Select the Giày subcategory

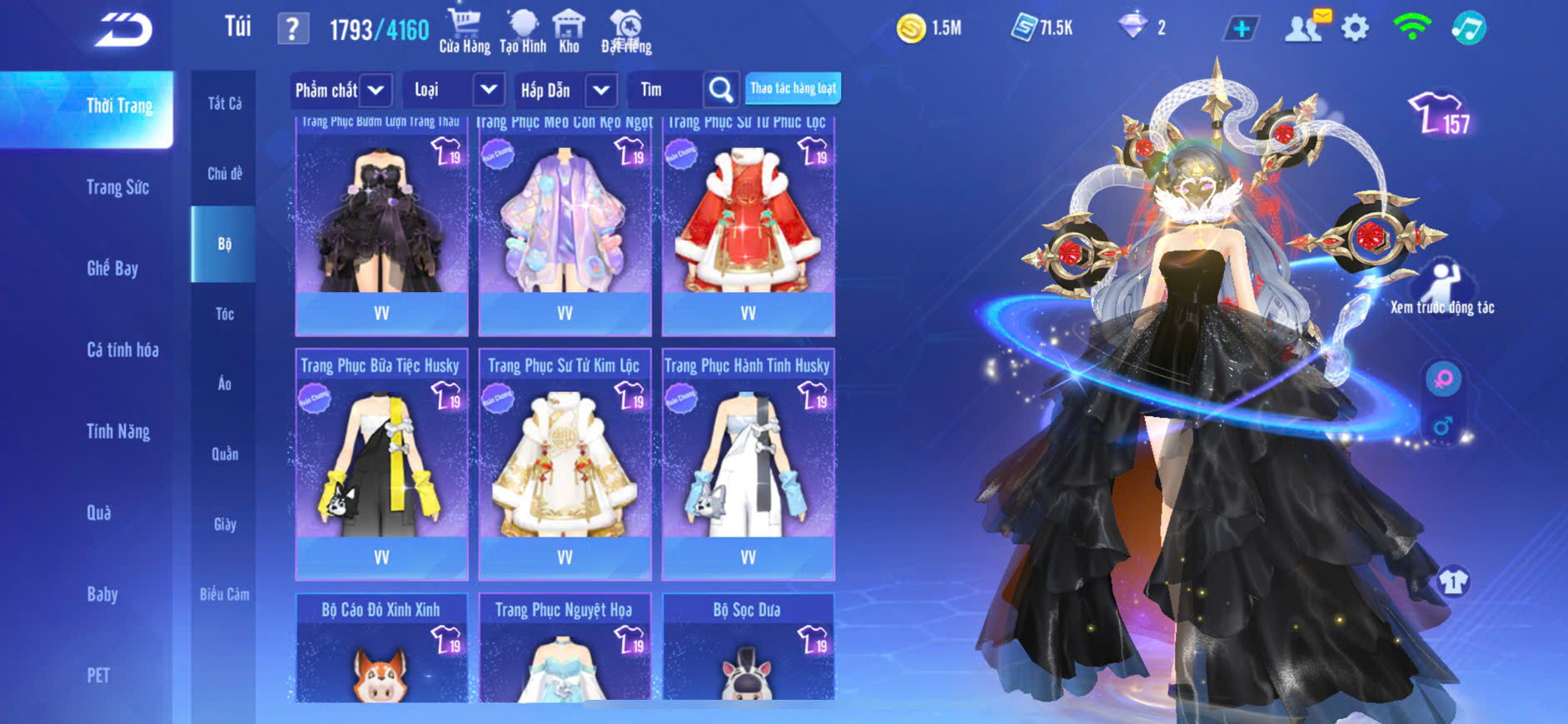pyautogui.click(x=224, y=524)
